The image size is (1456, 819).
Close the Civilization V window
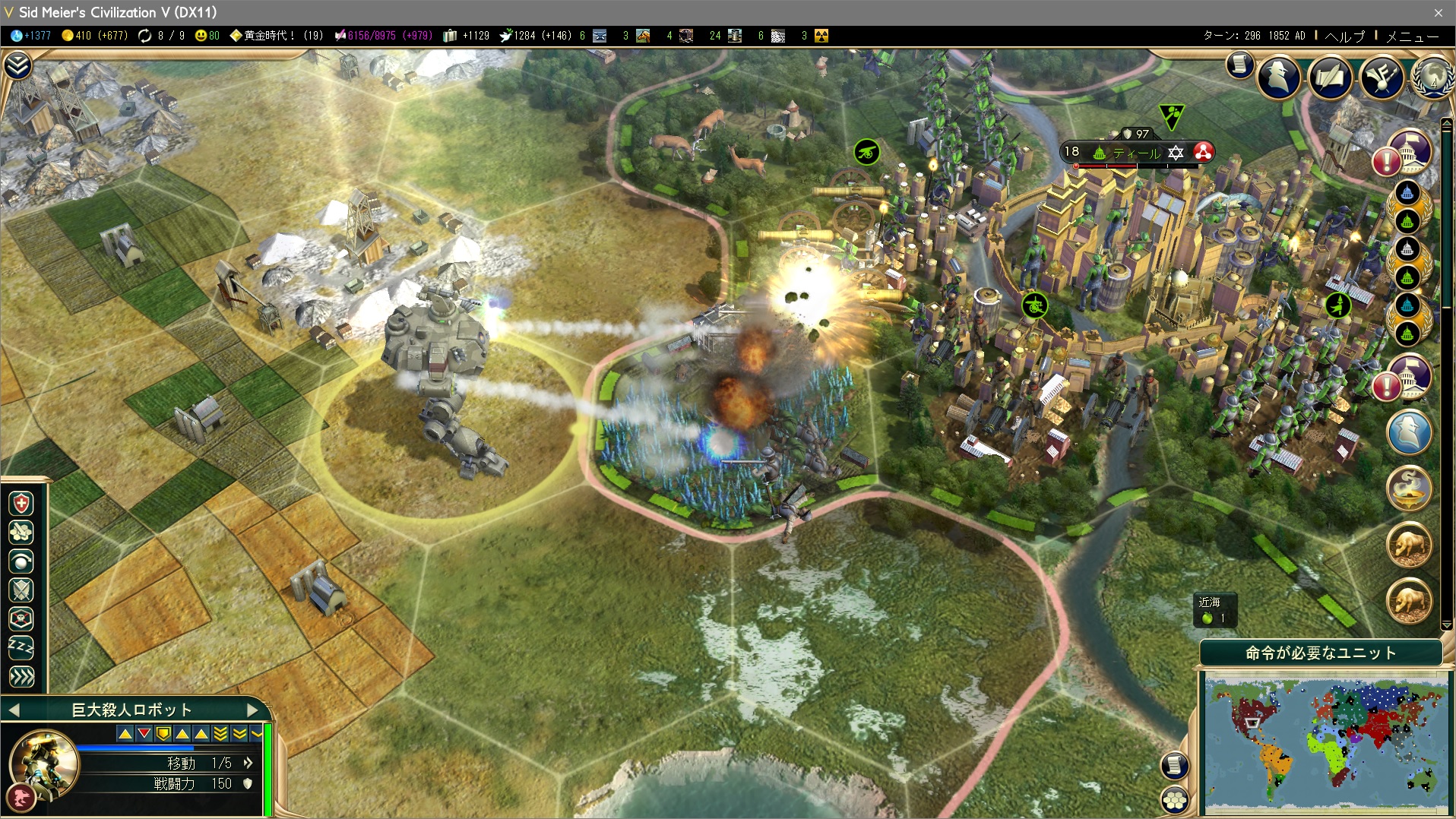(x=1438, y=12)
